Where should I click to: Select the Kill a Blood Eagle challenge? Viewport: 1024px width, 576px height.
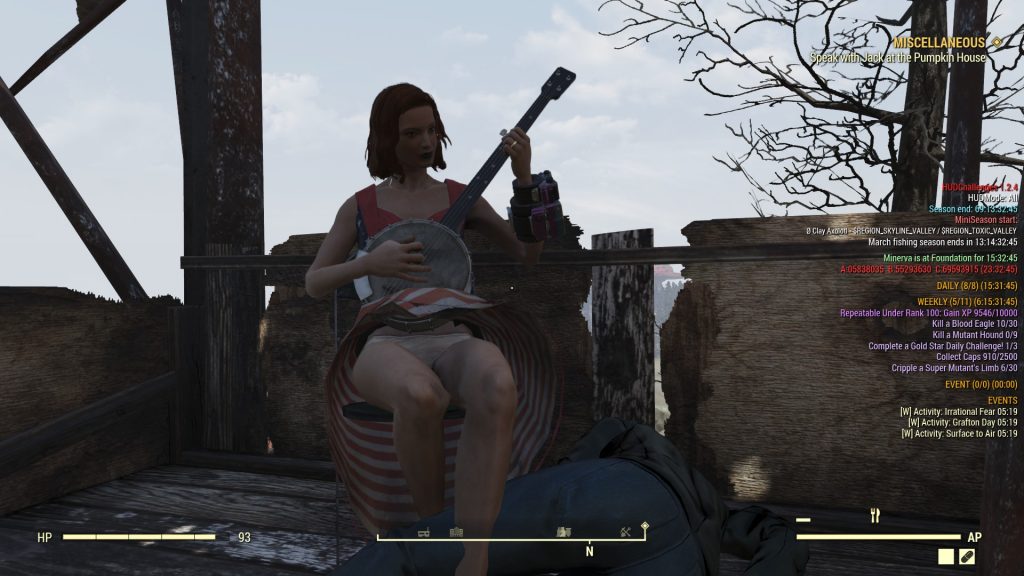coord(974,324)
